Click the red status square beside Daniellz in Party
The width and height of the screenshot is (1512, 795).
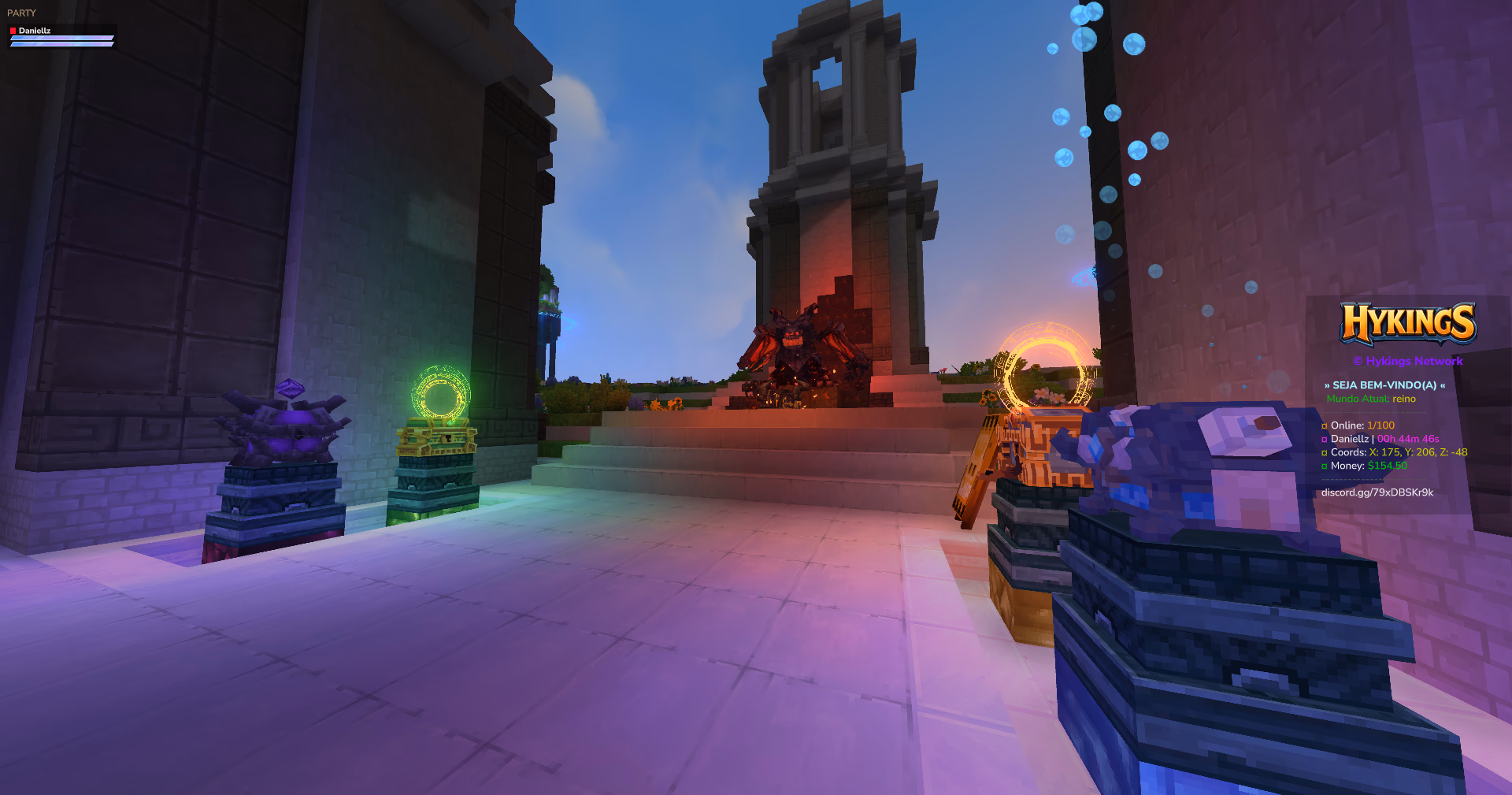[x=13, y=31]
